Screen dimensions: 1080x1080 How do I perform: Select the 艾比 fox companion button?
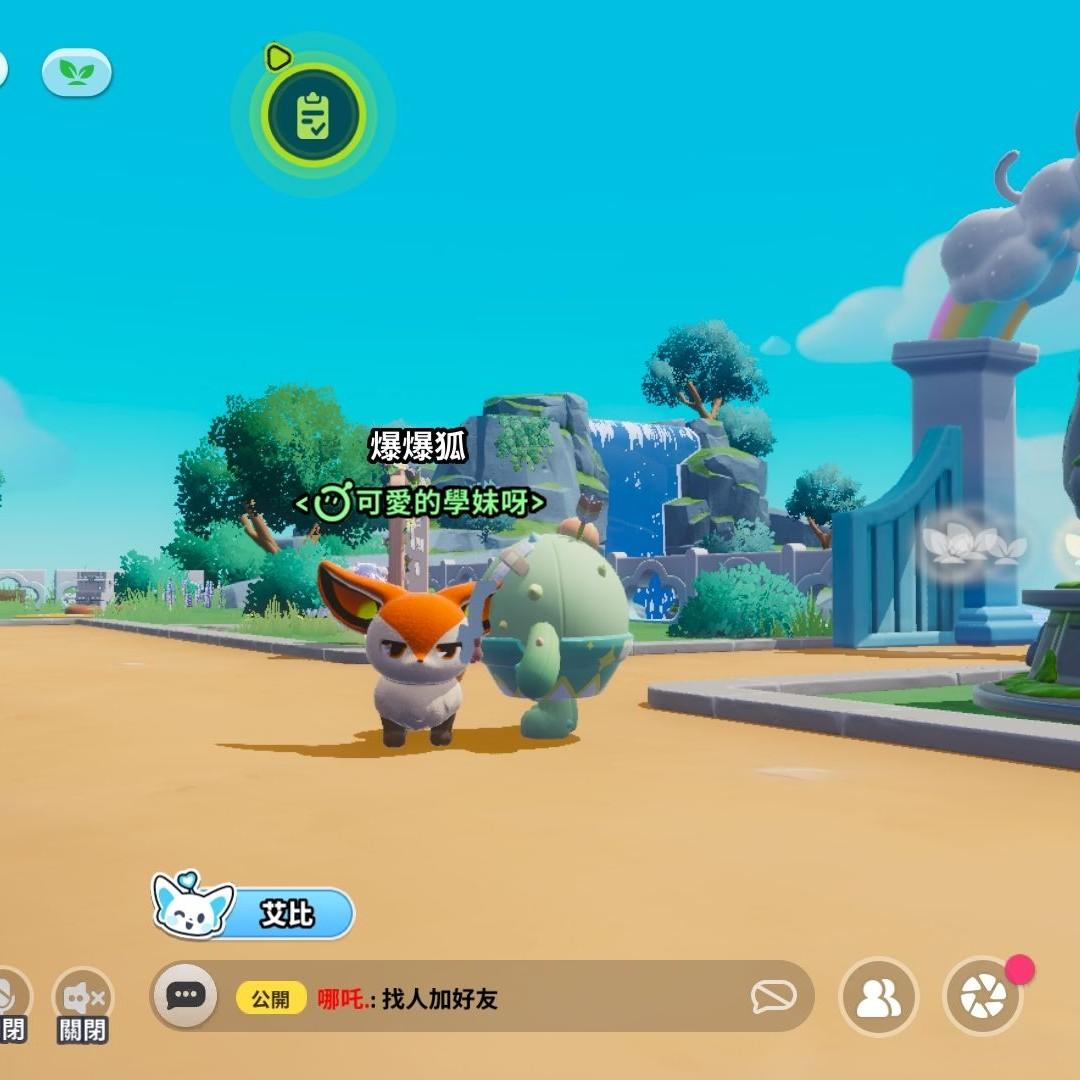pyautogui.click(x=254, y=911)
